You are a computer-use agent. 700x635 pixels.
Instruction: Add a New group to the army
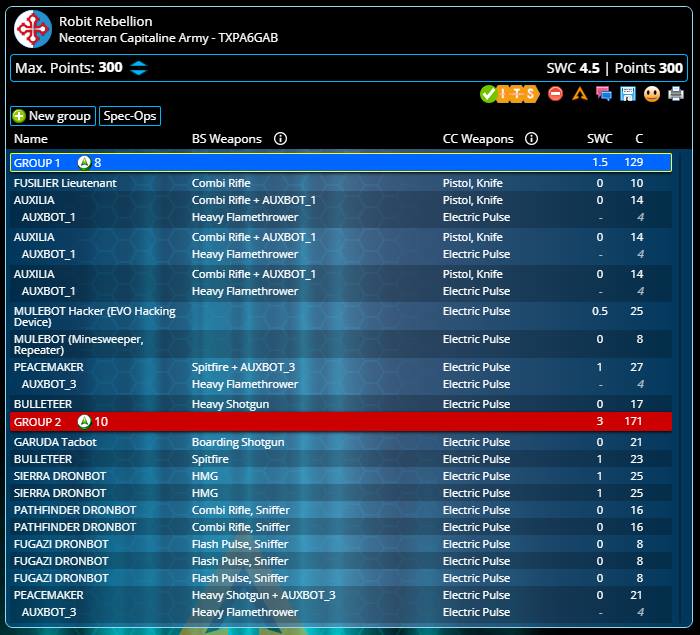[x=52, y=116]
